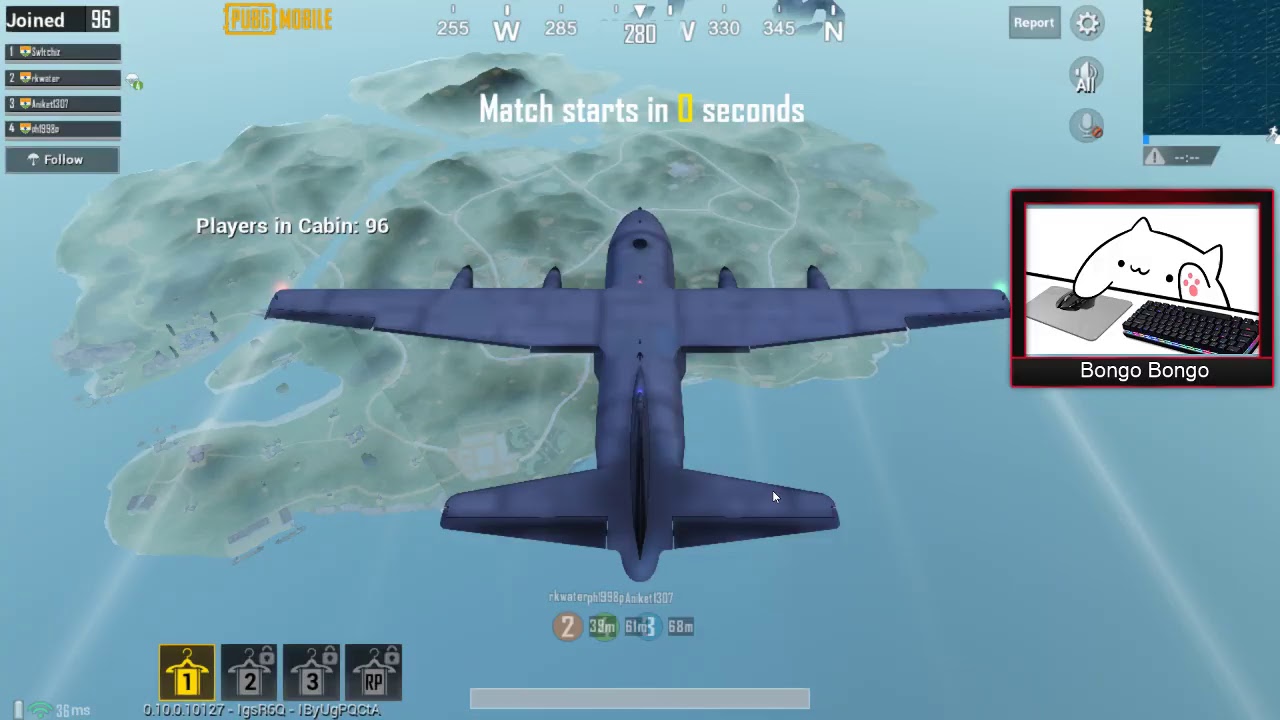Screen dimensions: 1280x720
Task: Select locked outfit slot 3
Action: (x=311, y=672)
